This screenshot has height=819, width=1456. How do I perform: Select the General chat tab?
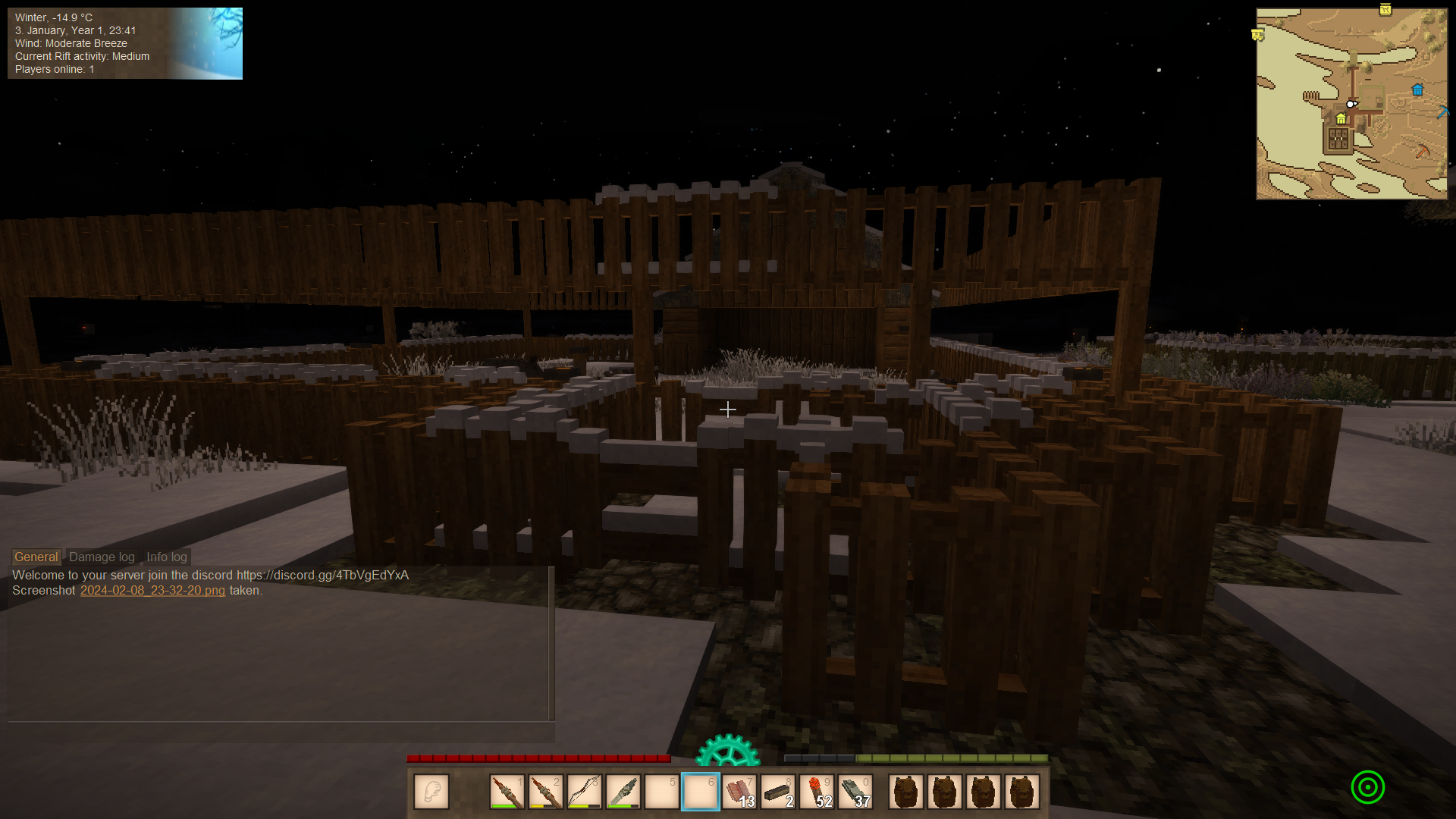tap(36, 557)
